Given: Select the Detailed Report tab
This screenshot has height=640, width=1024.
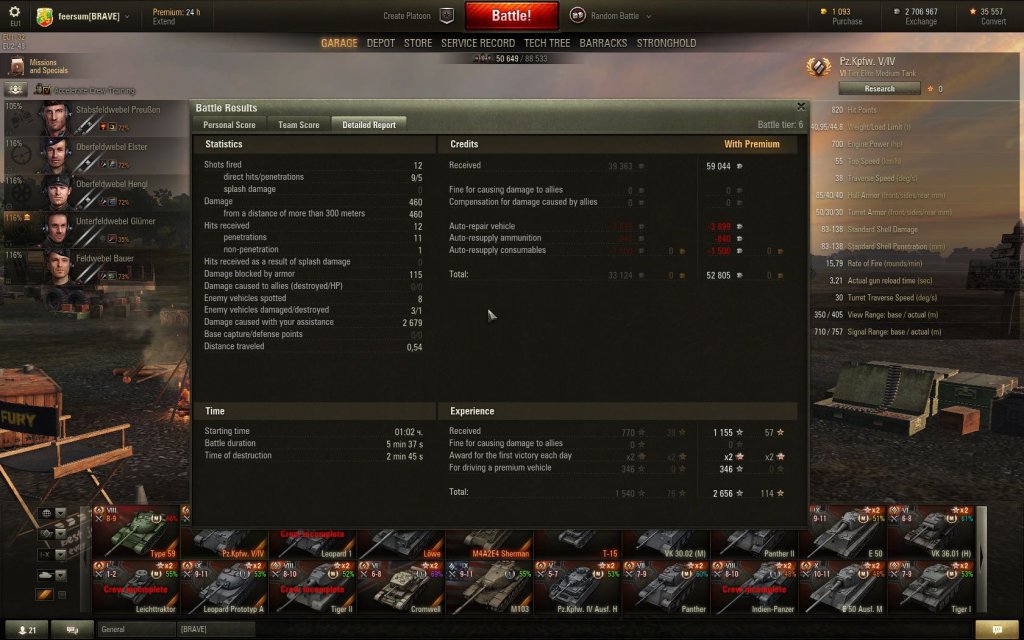Looking at the screenshot, I should [369, 125].
